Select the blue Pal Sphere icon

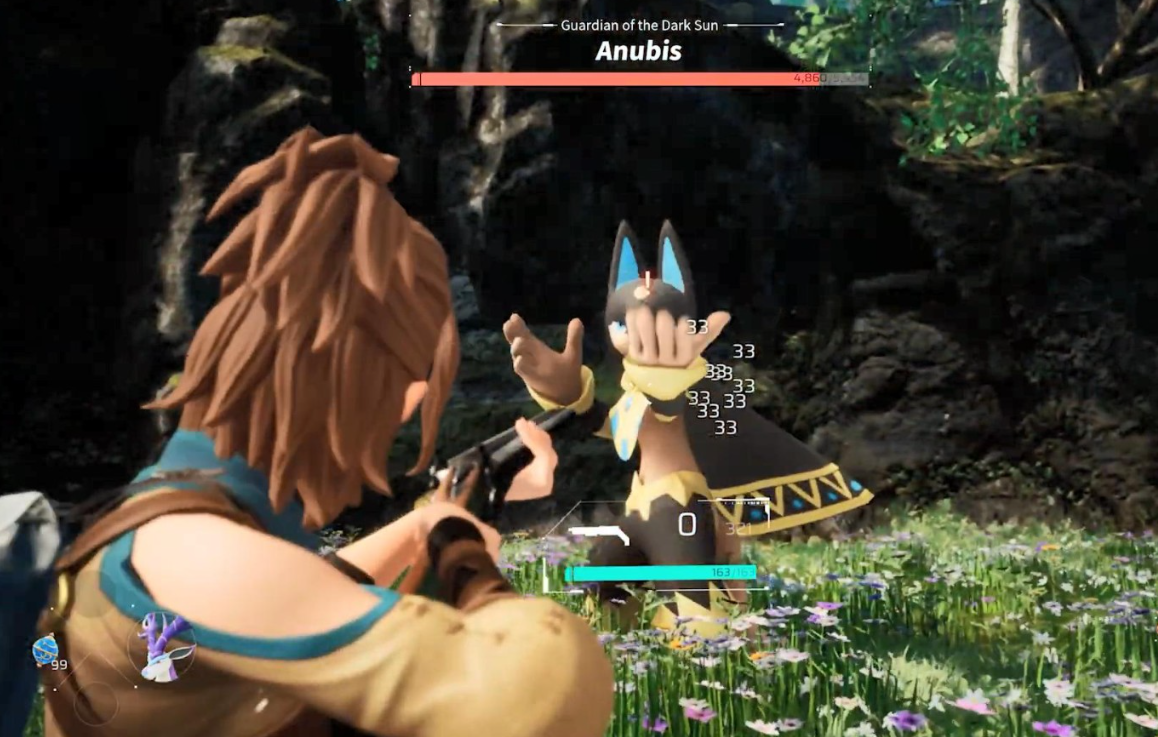pyautogui.click(x=45, y=650)
